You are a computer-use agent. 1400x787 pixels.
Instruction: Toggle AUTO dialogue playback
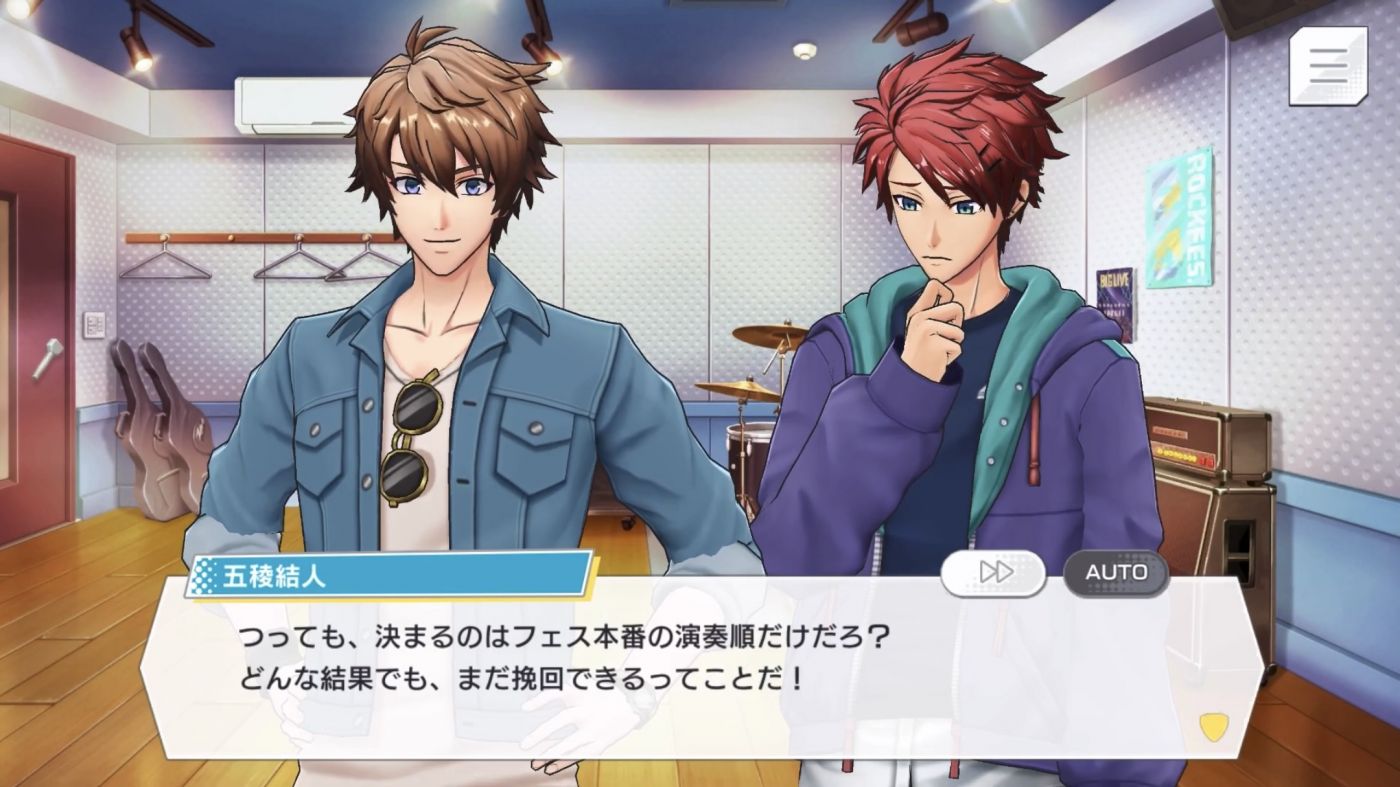pos(1116,573)
